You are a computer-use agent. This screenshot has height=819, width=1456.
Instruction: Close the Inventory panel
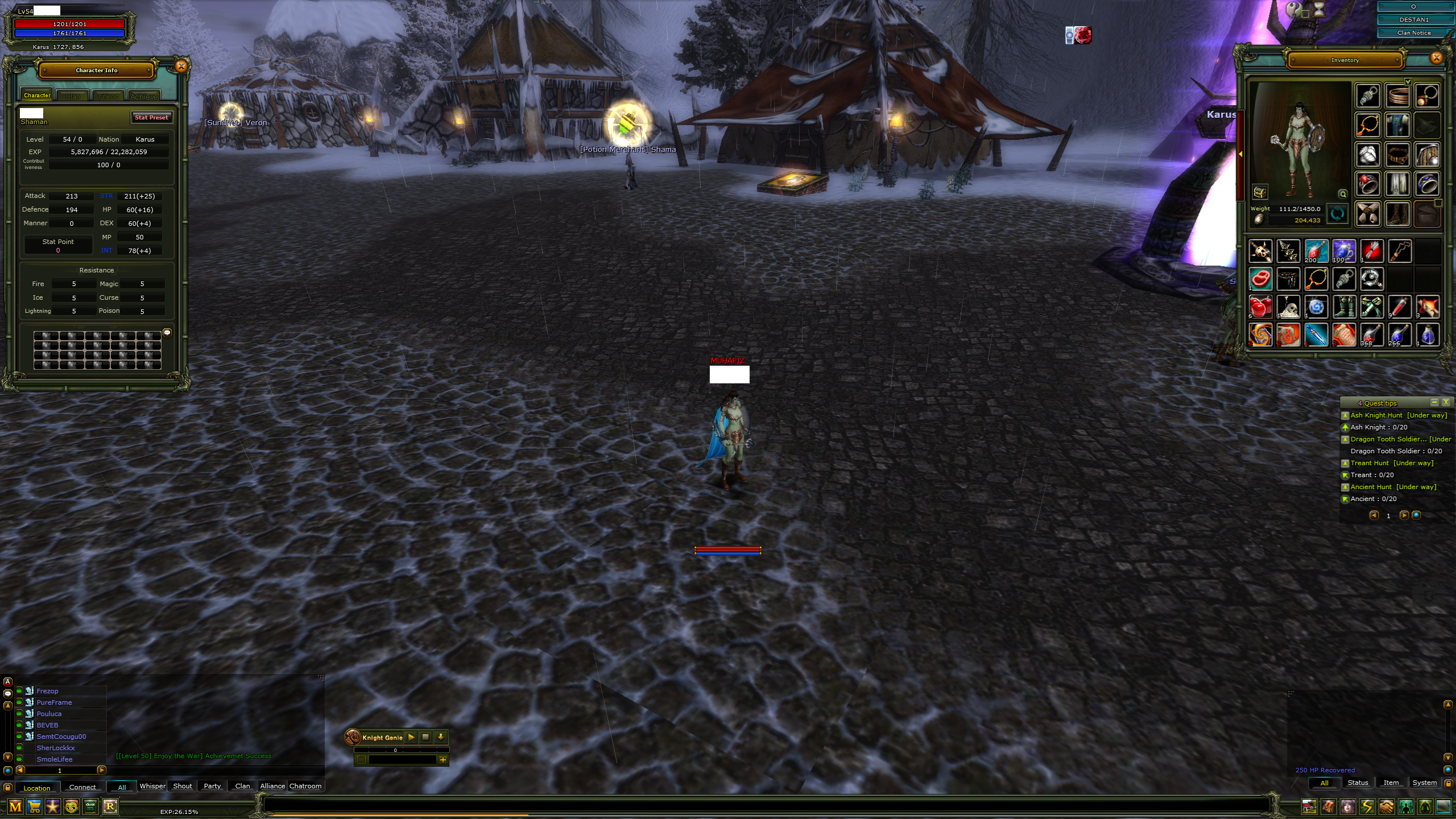coord(1436,57)
